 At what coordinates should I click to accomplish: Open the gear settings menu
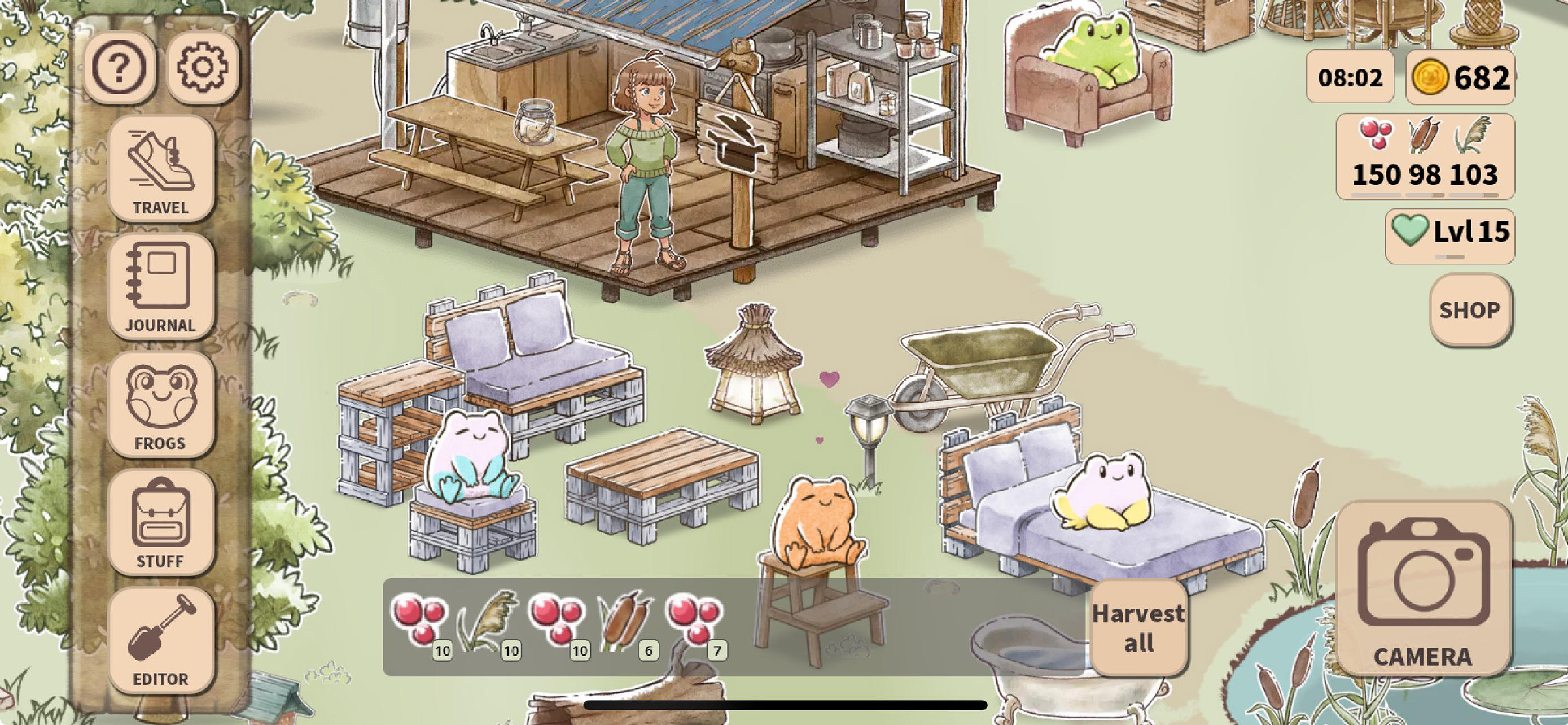pos(203,68)
